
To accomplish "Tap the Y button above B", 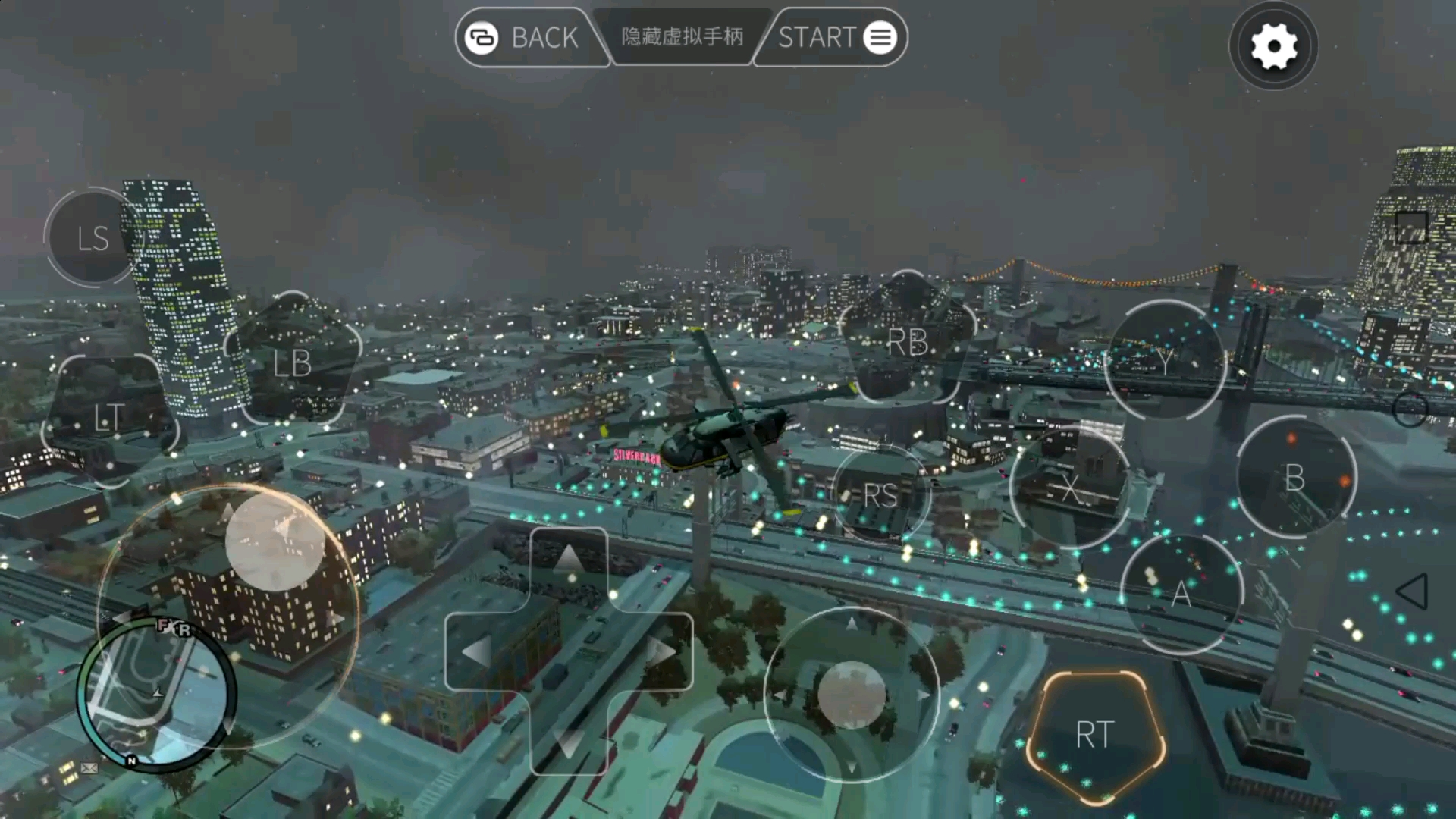I will 1166,362.
